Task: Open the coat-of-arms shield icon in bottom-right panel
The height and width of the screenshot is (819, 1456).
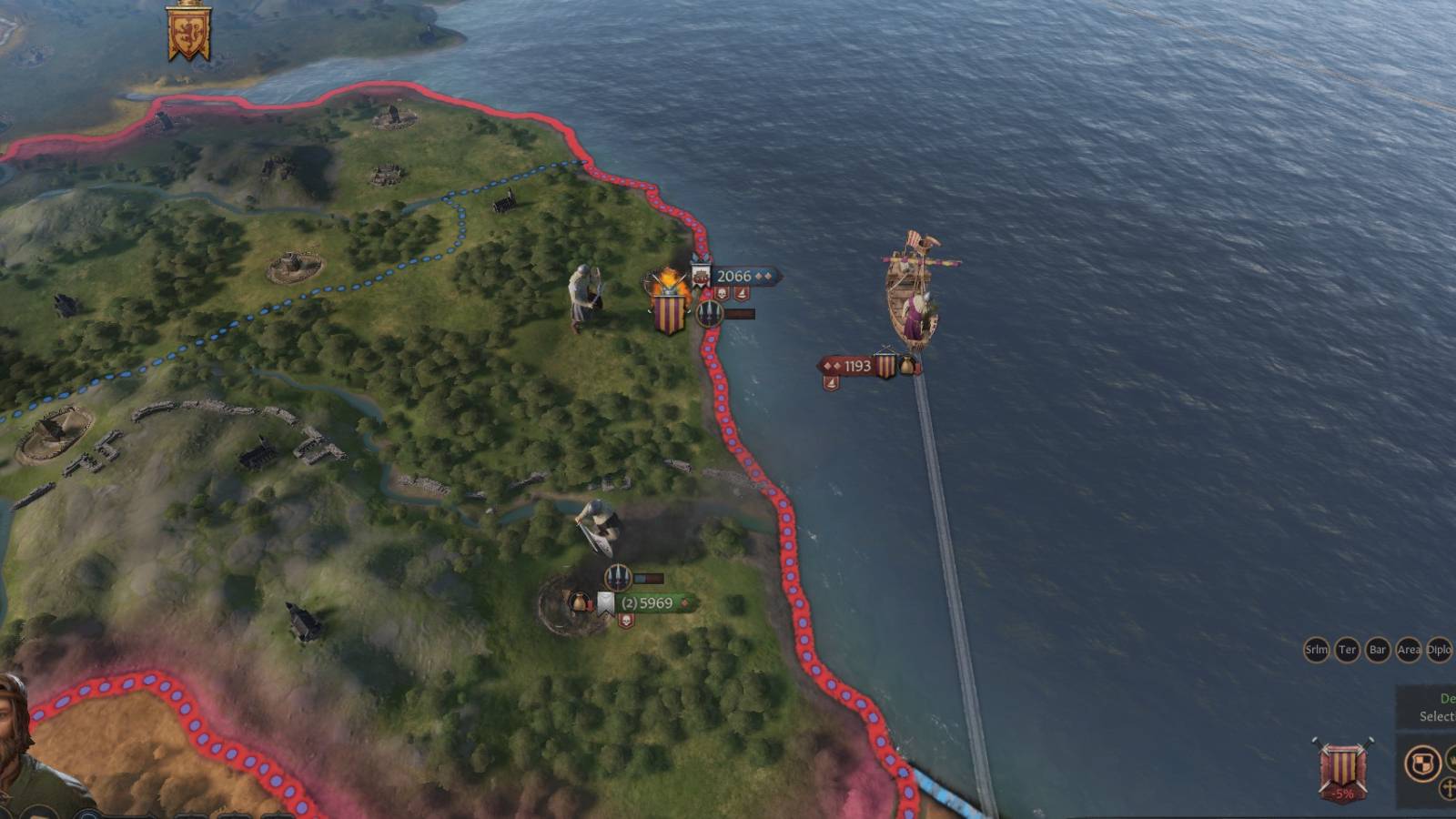Action: 1422,762
